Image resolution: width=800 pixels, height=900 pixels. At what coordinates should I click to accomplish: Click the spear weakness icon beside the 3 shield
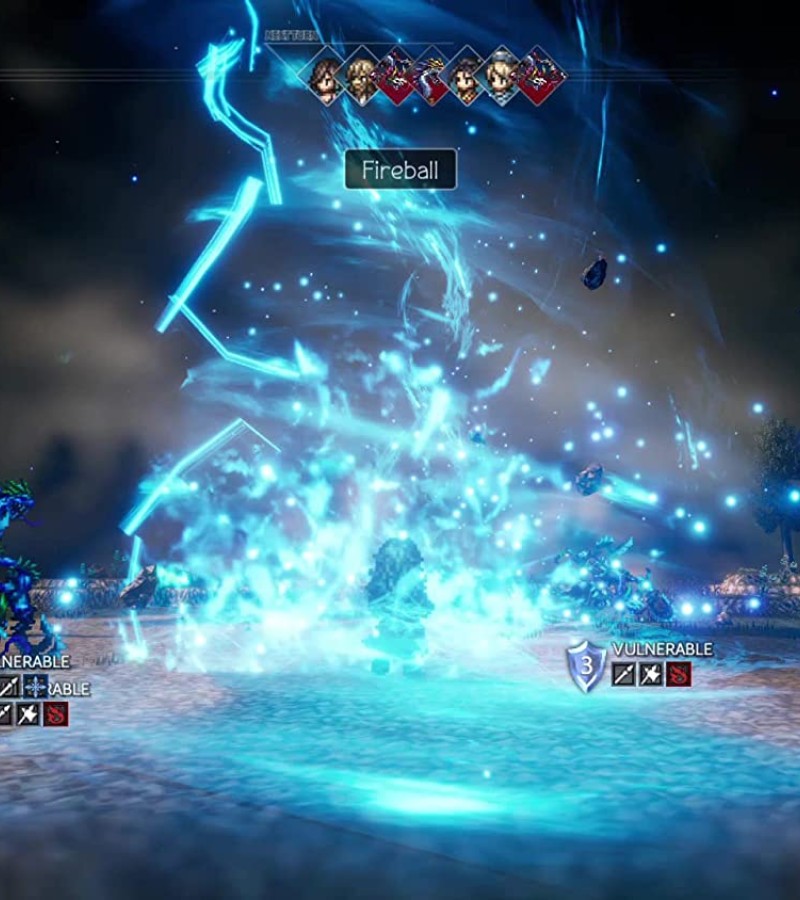click(x=625, y=674)
